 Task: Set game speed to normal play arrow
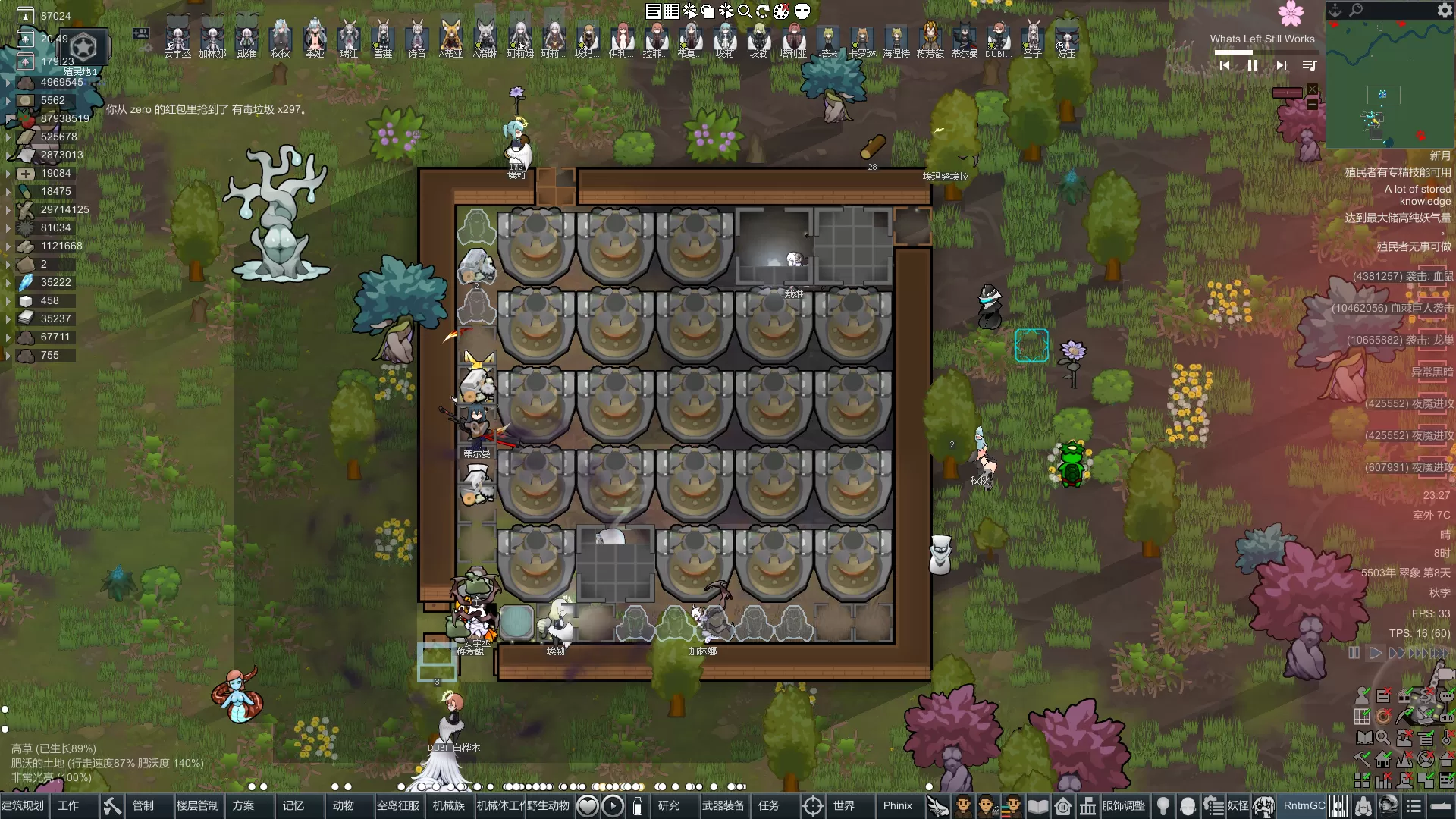coord(1375,653)
